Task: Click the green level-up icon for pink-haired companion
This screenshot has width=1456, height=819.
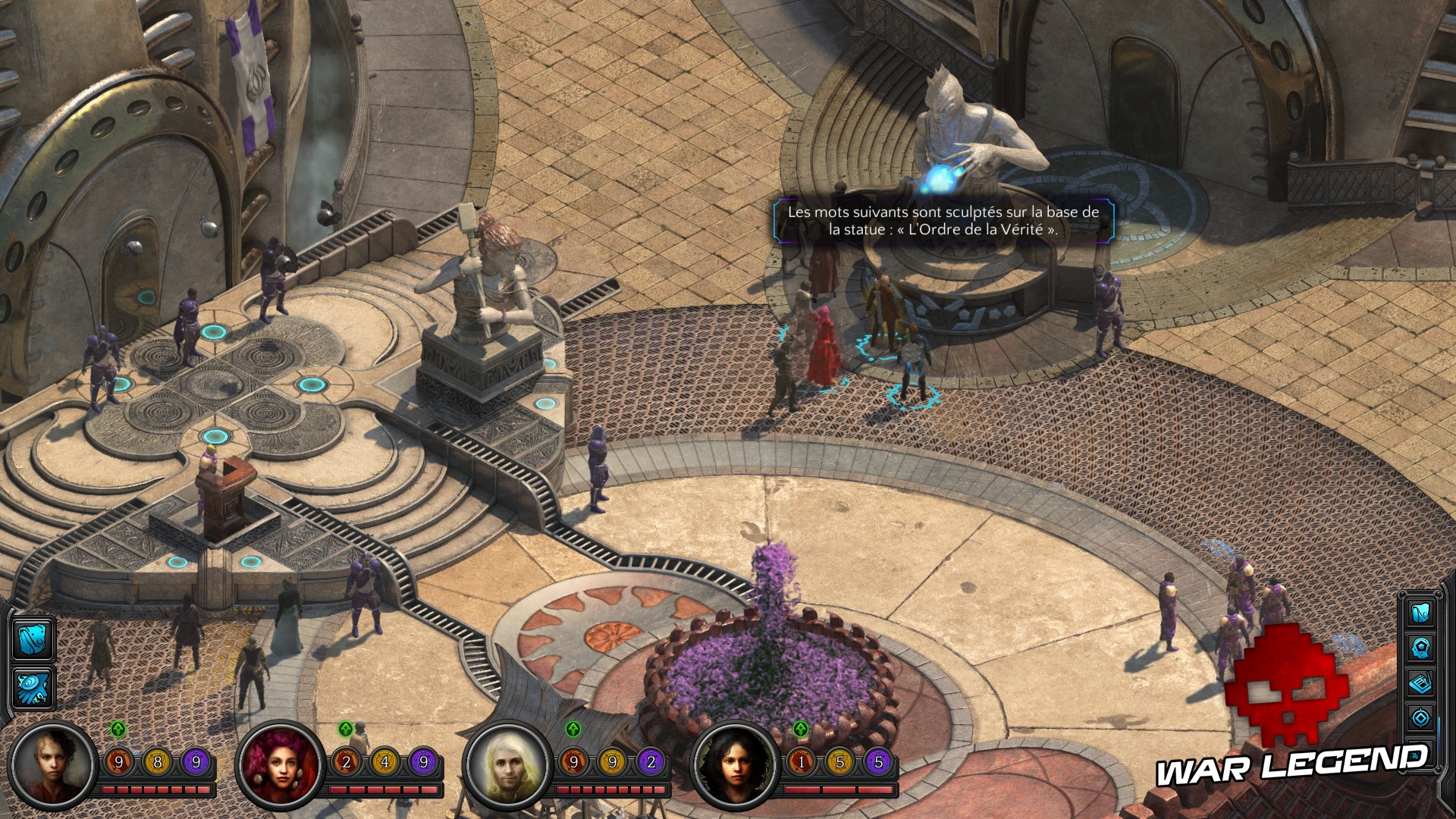Action: [x=346, y=730]
